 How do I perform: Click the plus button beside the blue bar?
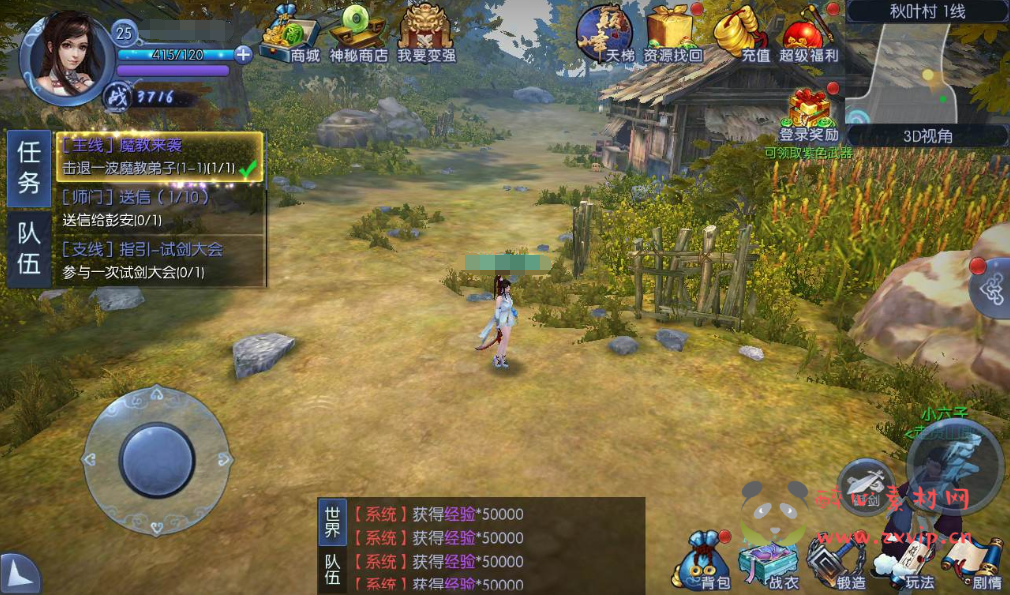242,54
